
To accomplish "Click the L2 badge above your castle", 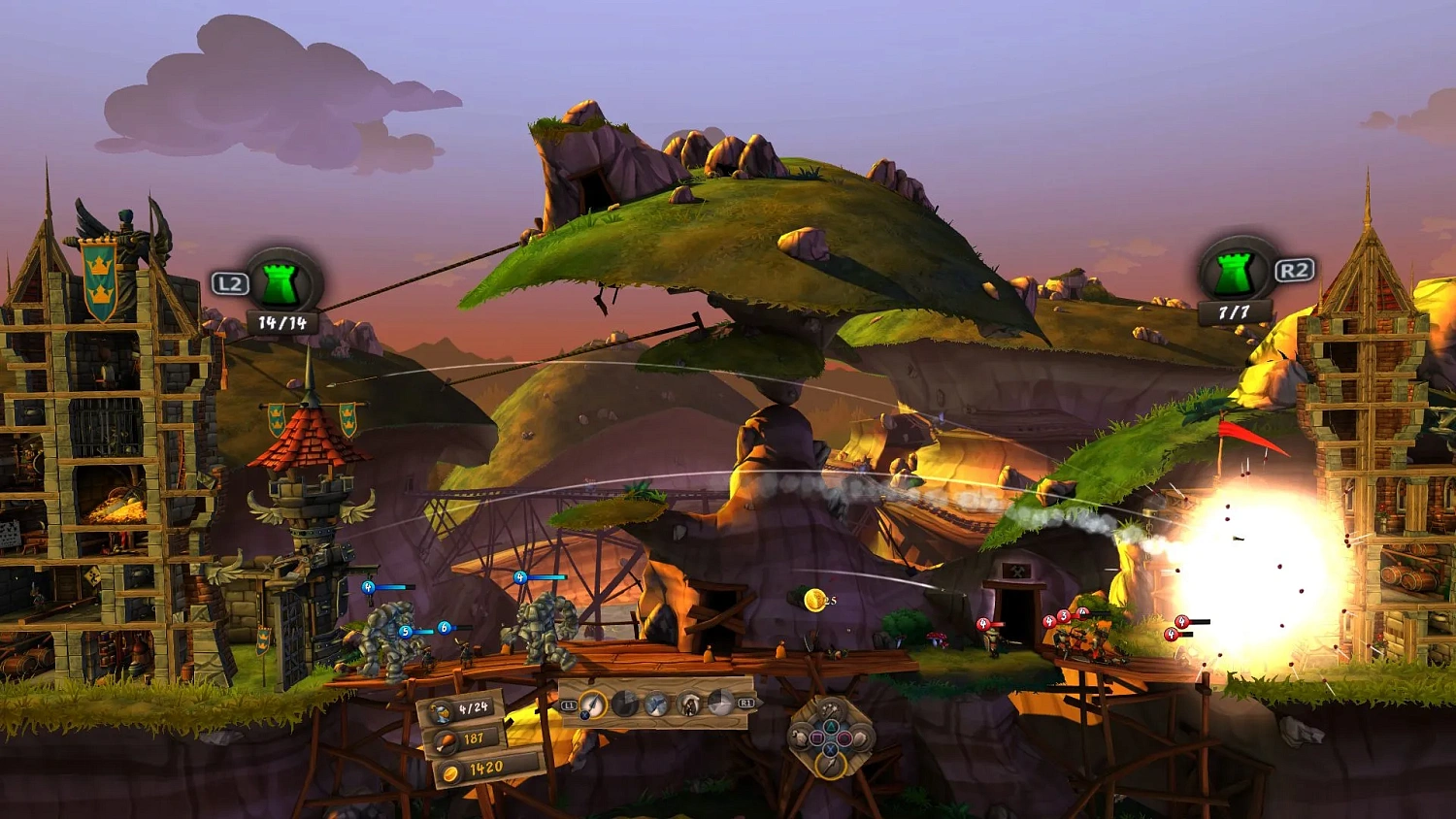I will click(x=232, y=284).
